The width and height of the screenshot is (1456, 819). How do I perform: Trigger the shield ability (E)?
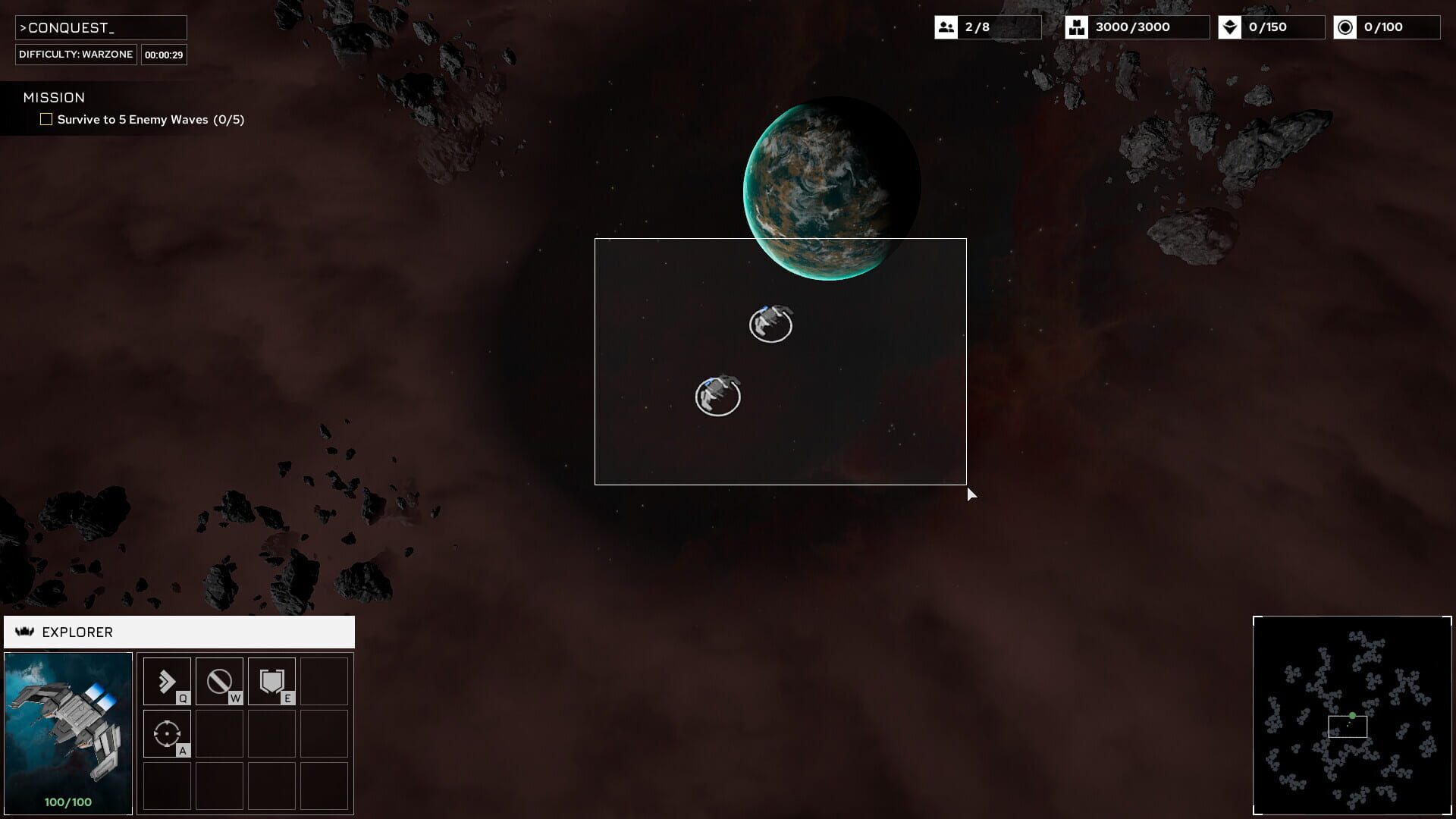click(271, 680)
